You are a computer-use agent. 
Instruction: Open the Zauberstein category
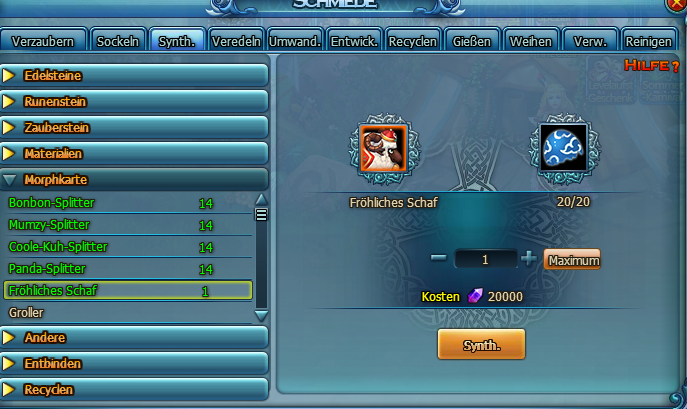[134, 128]
